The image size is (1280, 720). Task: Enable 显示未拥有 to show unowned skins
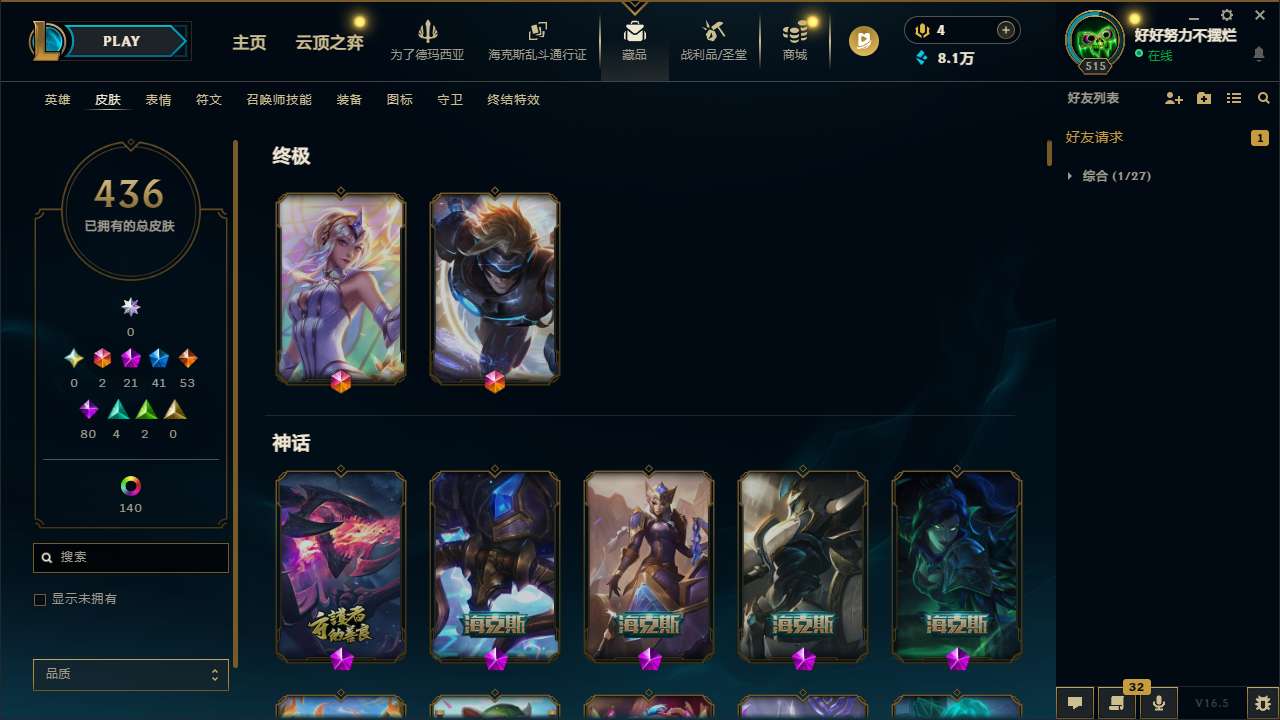click(40, 599)
